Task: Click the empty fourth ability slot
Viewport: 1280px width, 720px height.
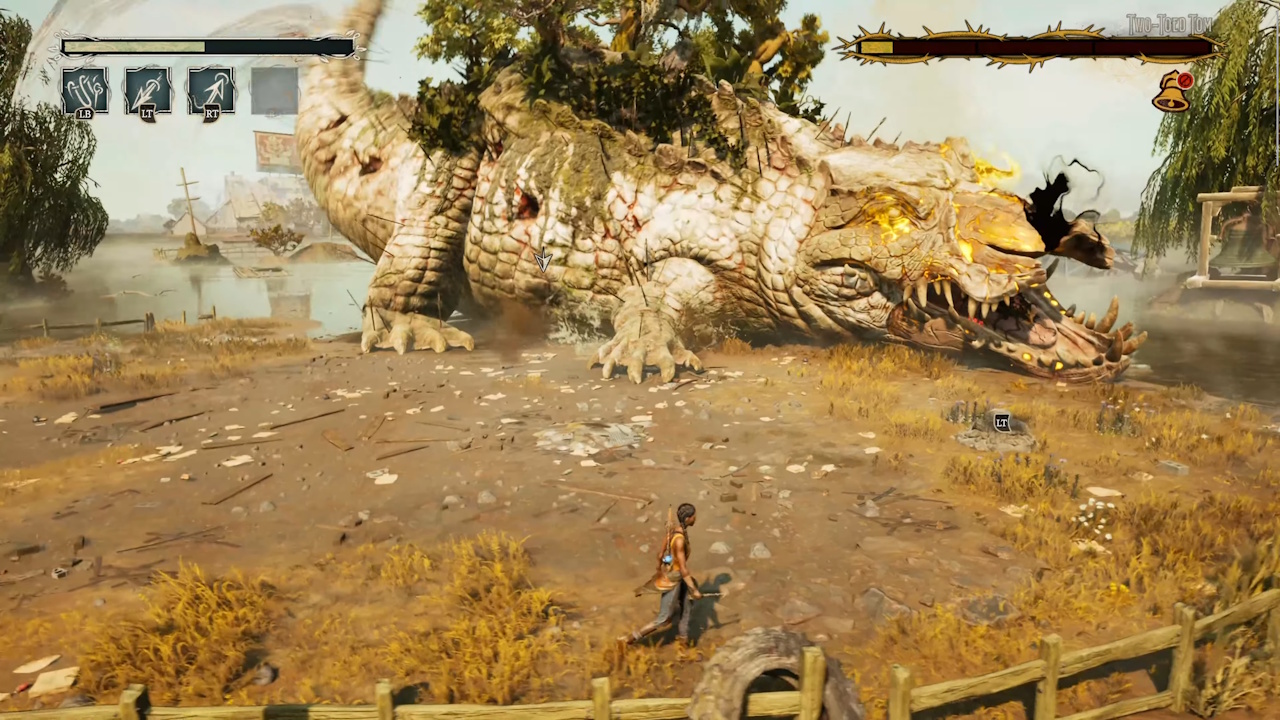Action: tap(272, 90)
